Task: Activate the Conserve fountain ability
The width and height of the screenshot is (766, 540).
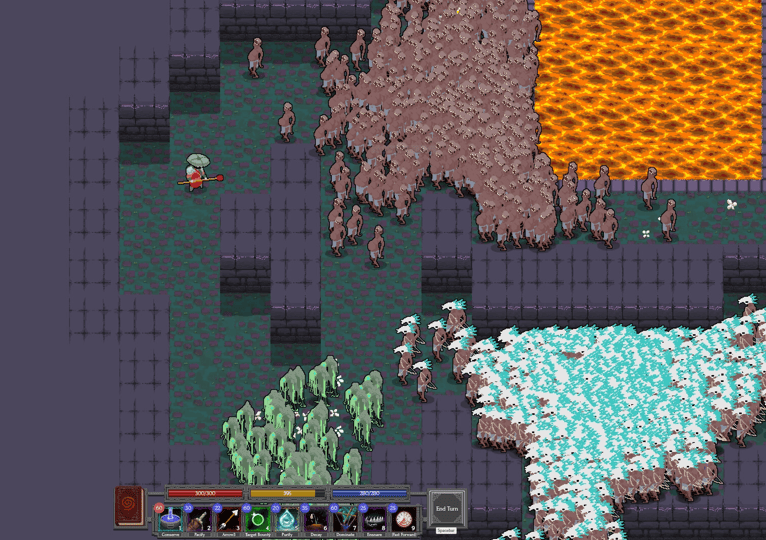Action: [170, 519]
